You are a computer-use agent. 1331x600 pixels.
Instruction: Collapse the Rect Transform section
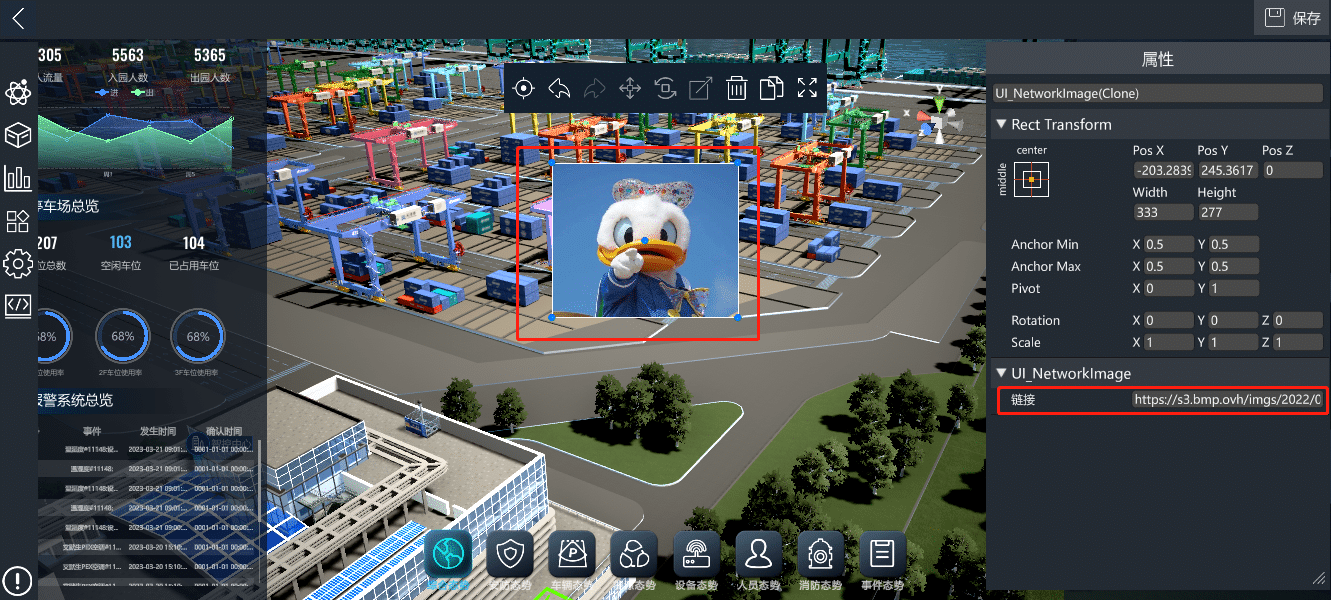click(1001, 125)
